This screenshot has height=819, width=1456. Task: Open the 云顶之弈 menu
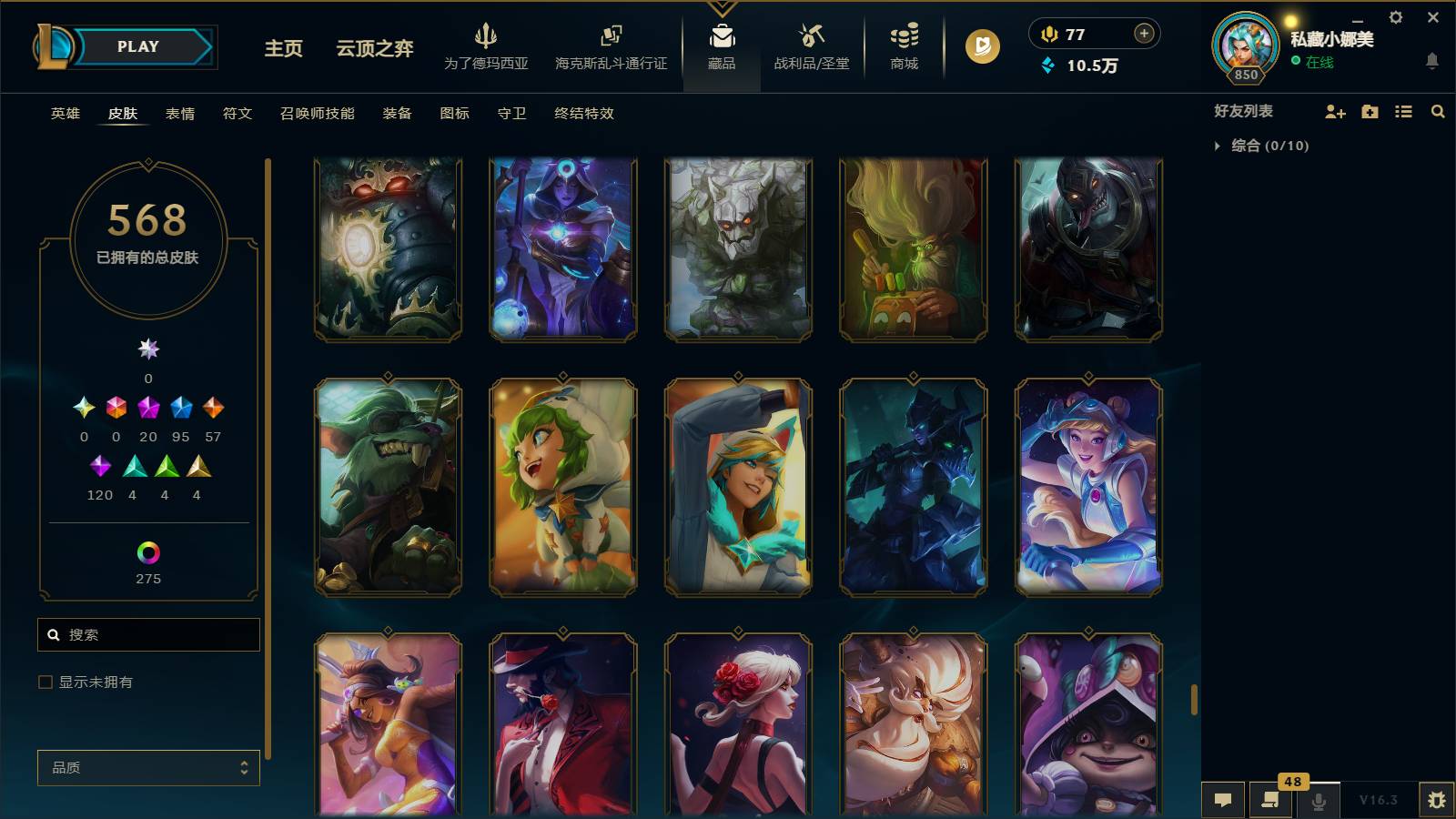tap(374, 50)
